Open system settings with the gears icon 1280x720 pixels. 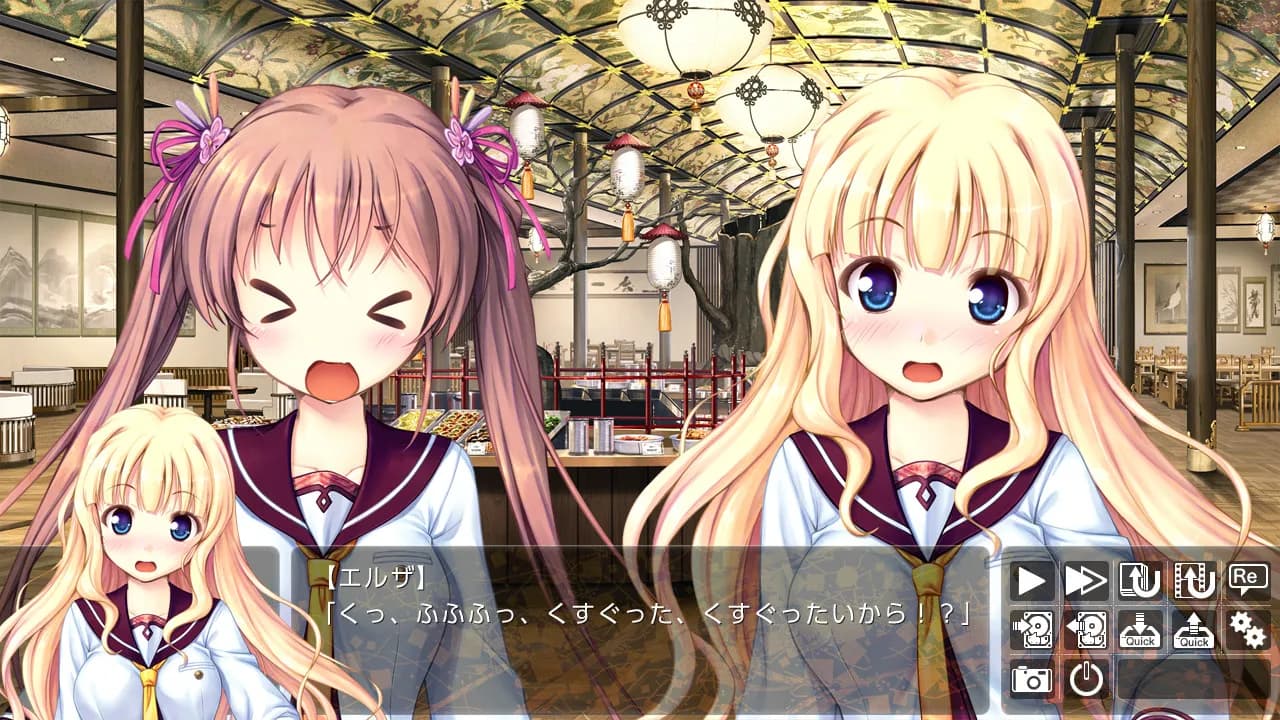click(x=1246, y=630)
